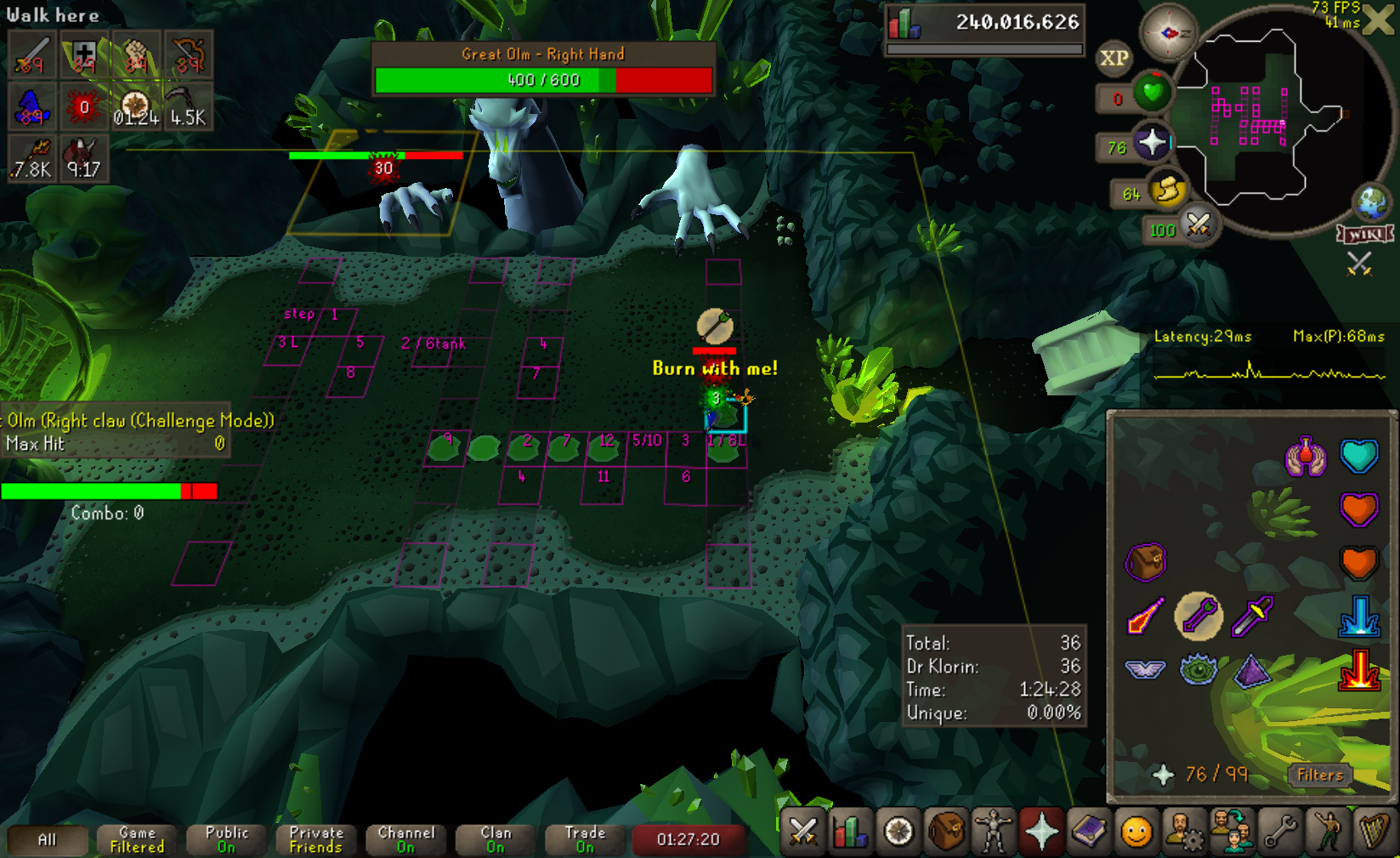1400x858 pixels.
Task: Toggle quick prayers with the prayer orb
Action: click(1152, 142)
